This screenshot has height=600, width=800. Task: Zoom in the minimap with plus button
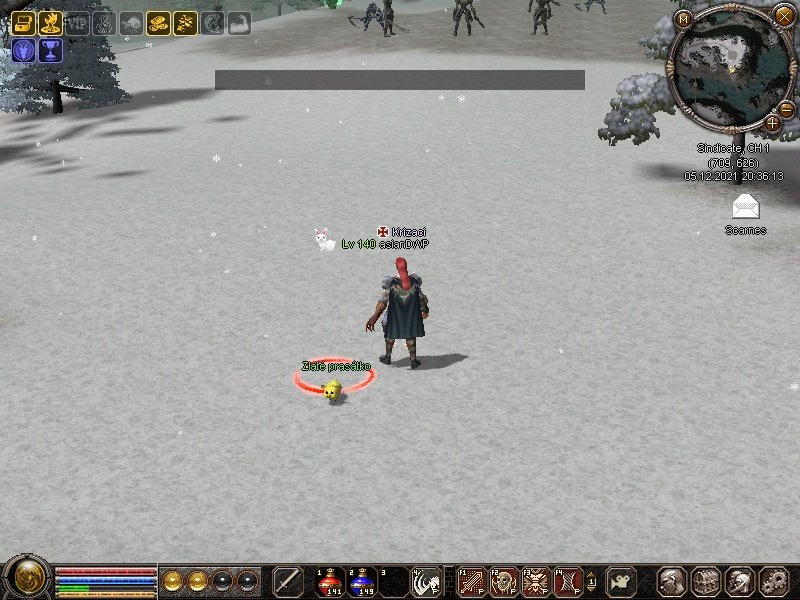773,123
